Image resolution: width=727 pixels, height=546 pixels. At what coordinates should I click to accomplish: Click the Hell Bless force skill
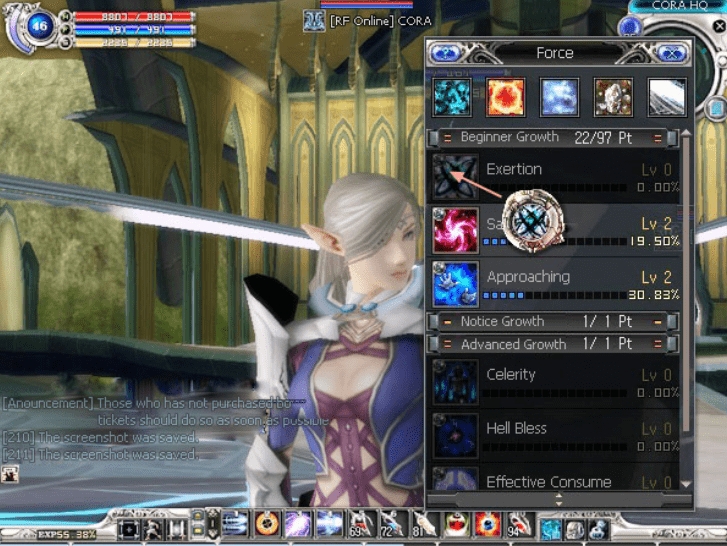(x=454, y=435)
